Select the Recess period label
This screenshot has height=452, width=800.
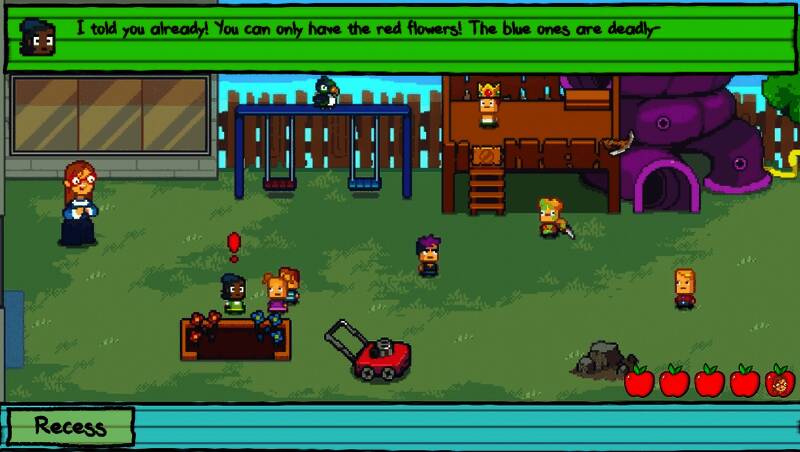tap(69, 426)
